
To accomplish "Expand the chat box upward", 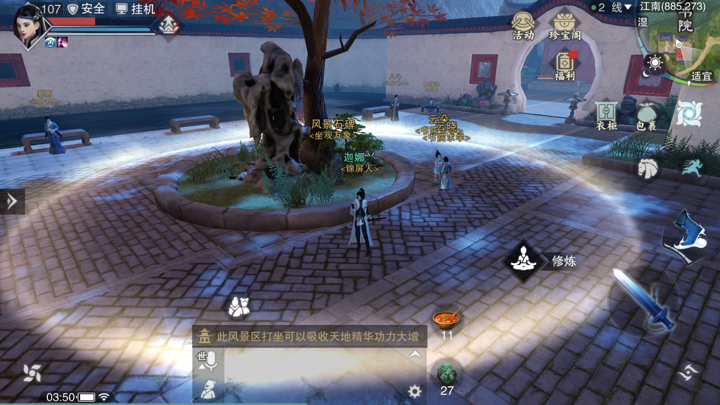I will pyautogui.click(x=415, y=355).
